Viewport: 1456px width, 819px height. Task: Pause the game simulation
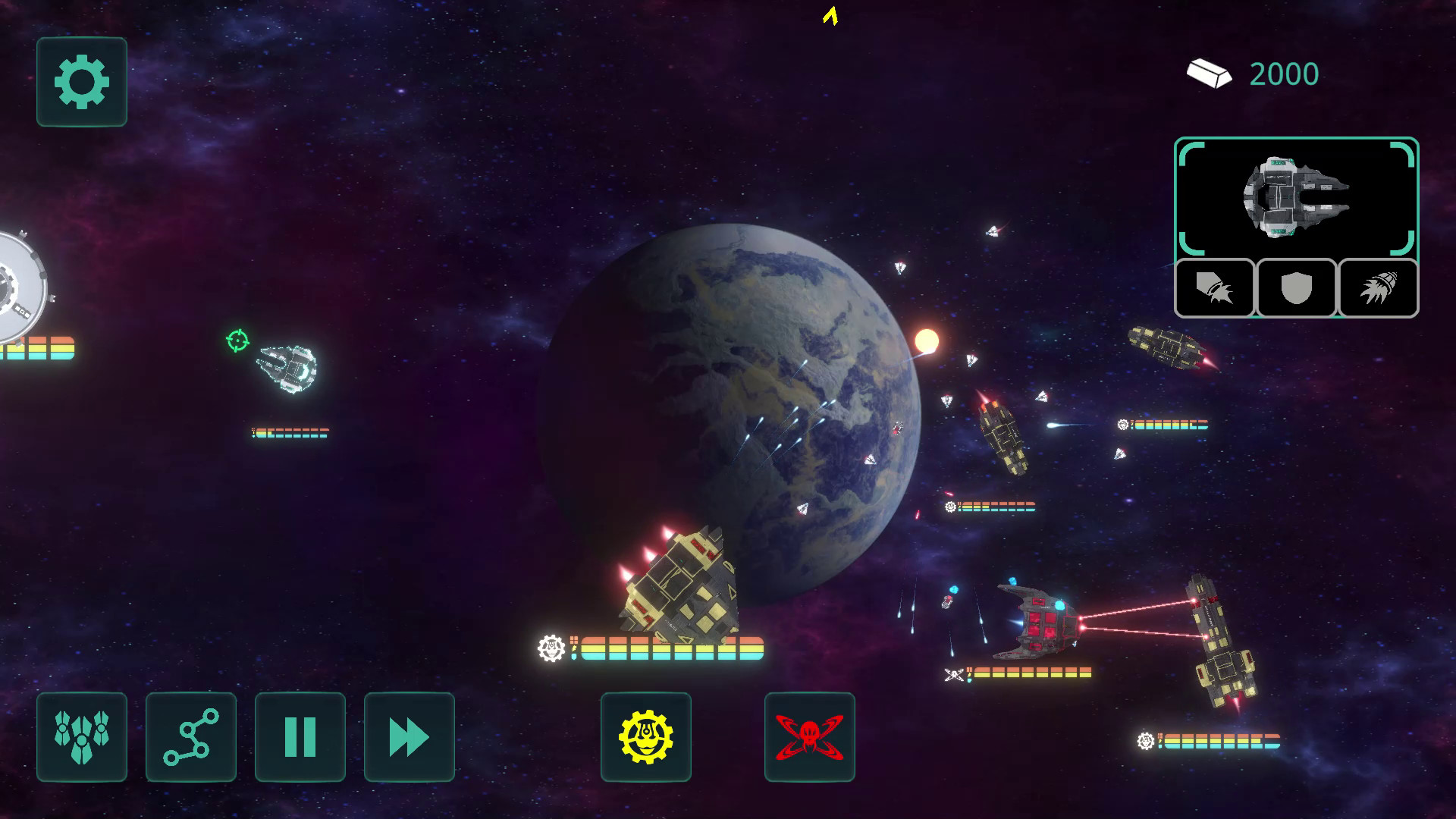pyautogui.click(x=300, y=737)
